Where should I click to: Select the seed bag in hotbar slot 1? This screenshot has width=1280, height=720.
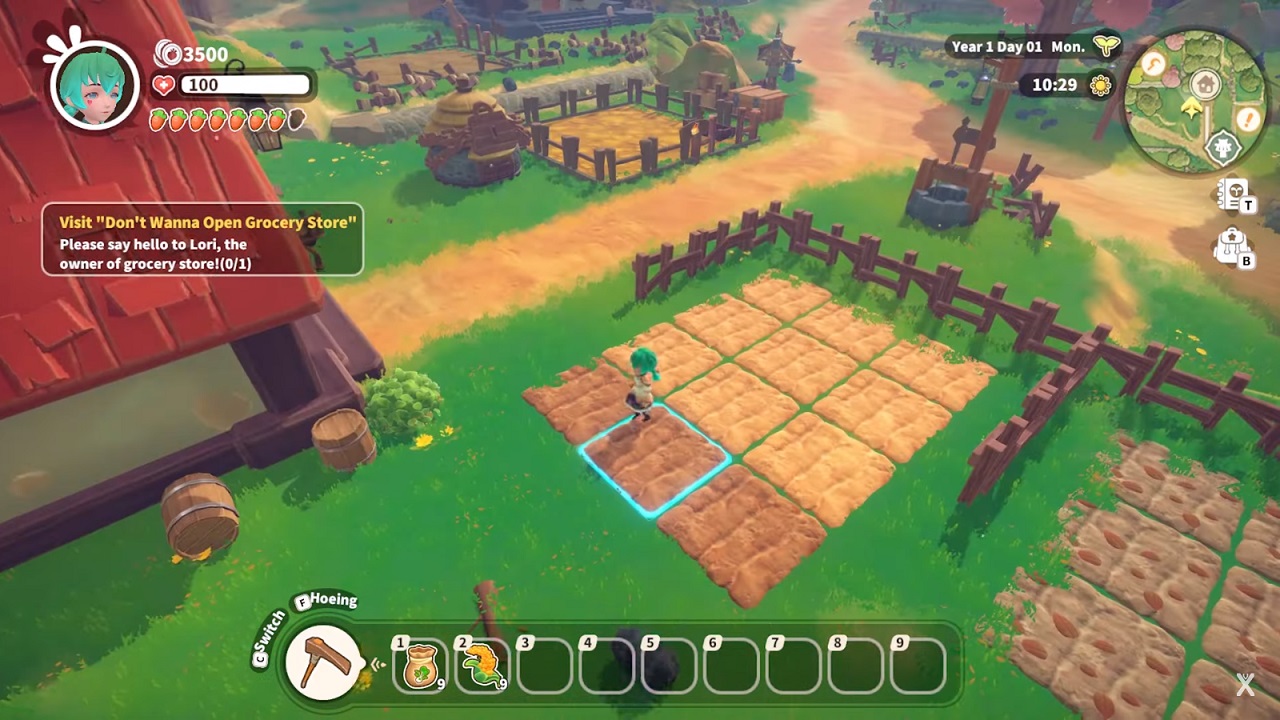(x=421, y=664)
